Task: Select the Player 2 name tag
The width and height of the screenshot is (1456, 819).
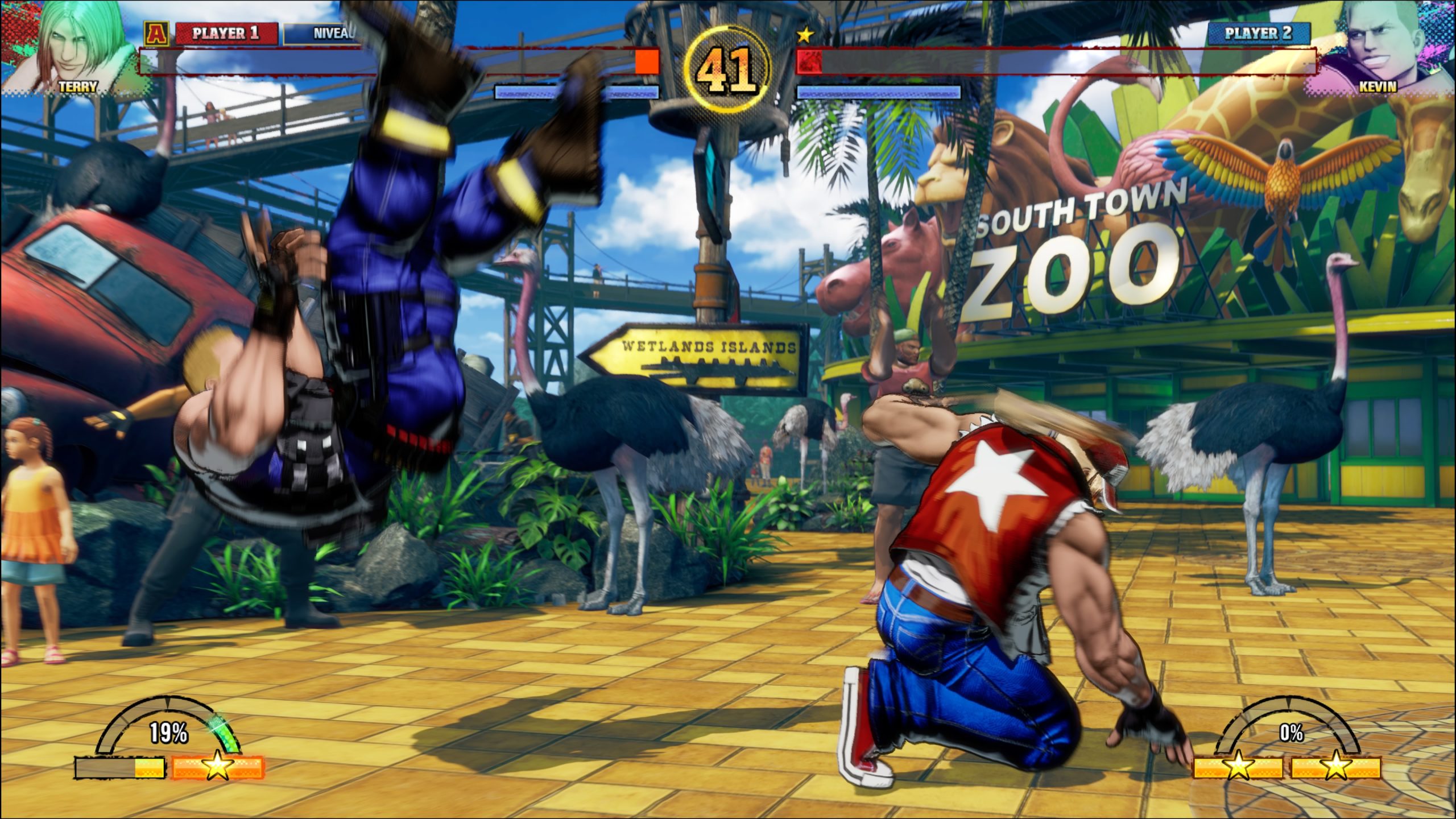Action: pyautogui.click(x=1259, y=34)
